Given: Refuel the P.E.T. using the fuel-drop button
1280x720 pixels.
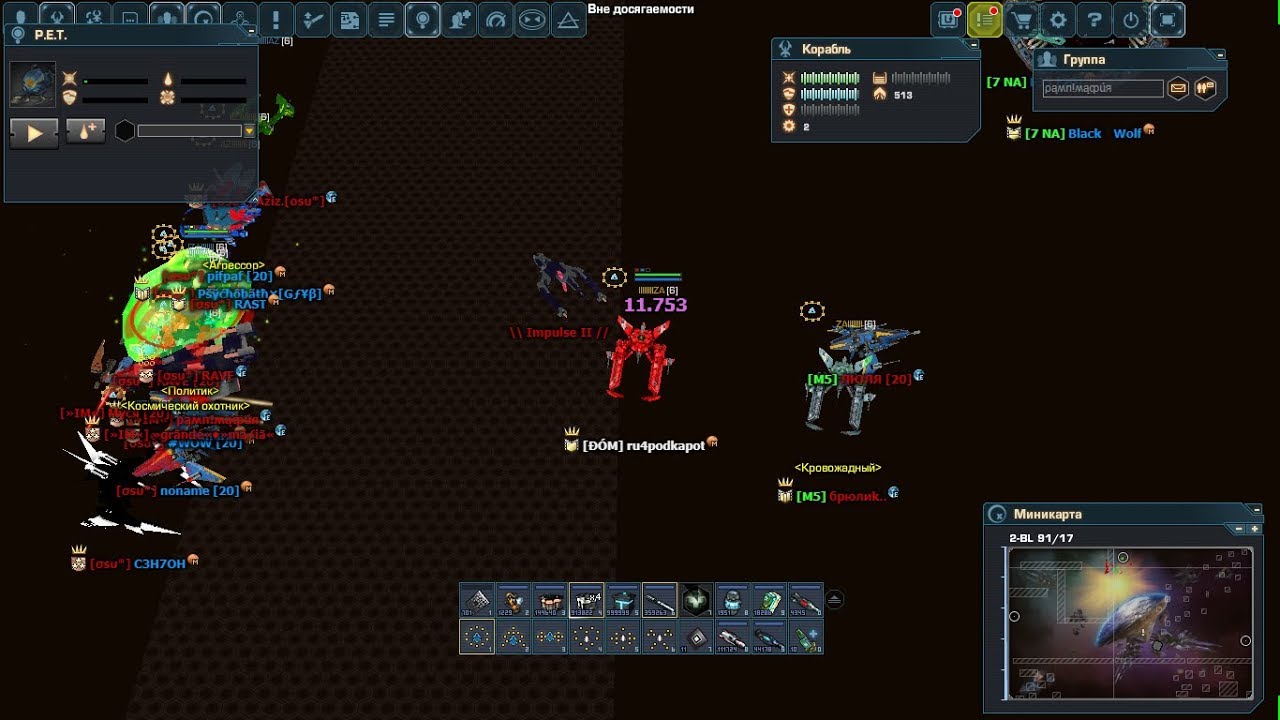Looking at the screenshot, I should pos(85,132).
